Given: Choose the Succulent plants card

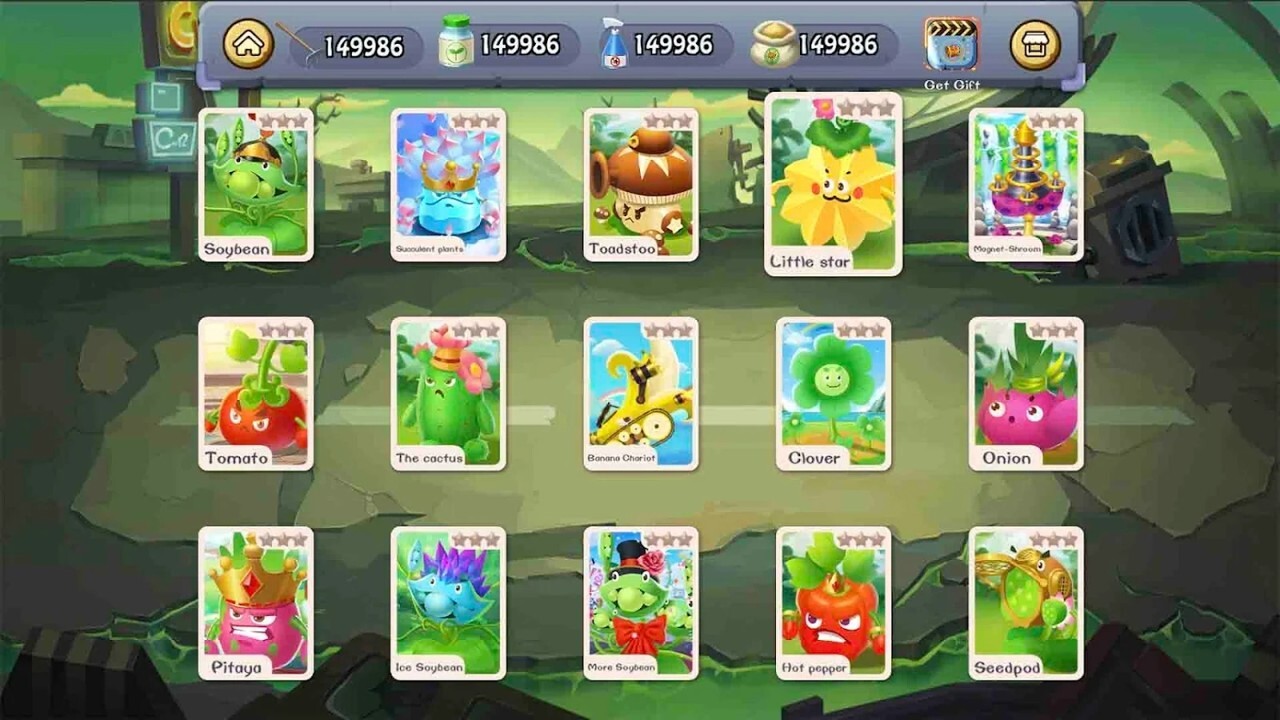Looking at the screenshot, I should click(448, 185).
